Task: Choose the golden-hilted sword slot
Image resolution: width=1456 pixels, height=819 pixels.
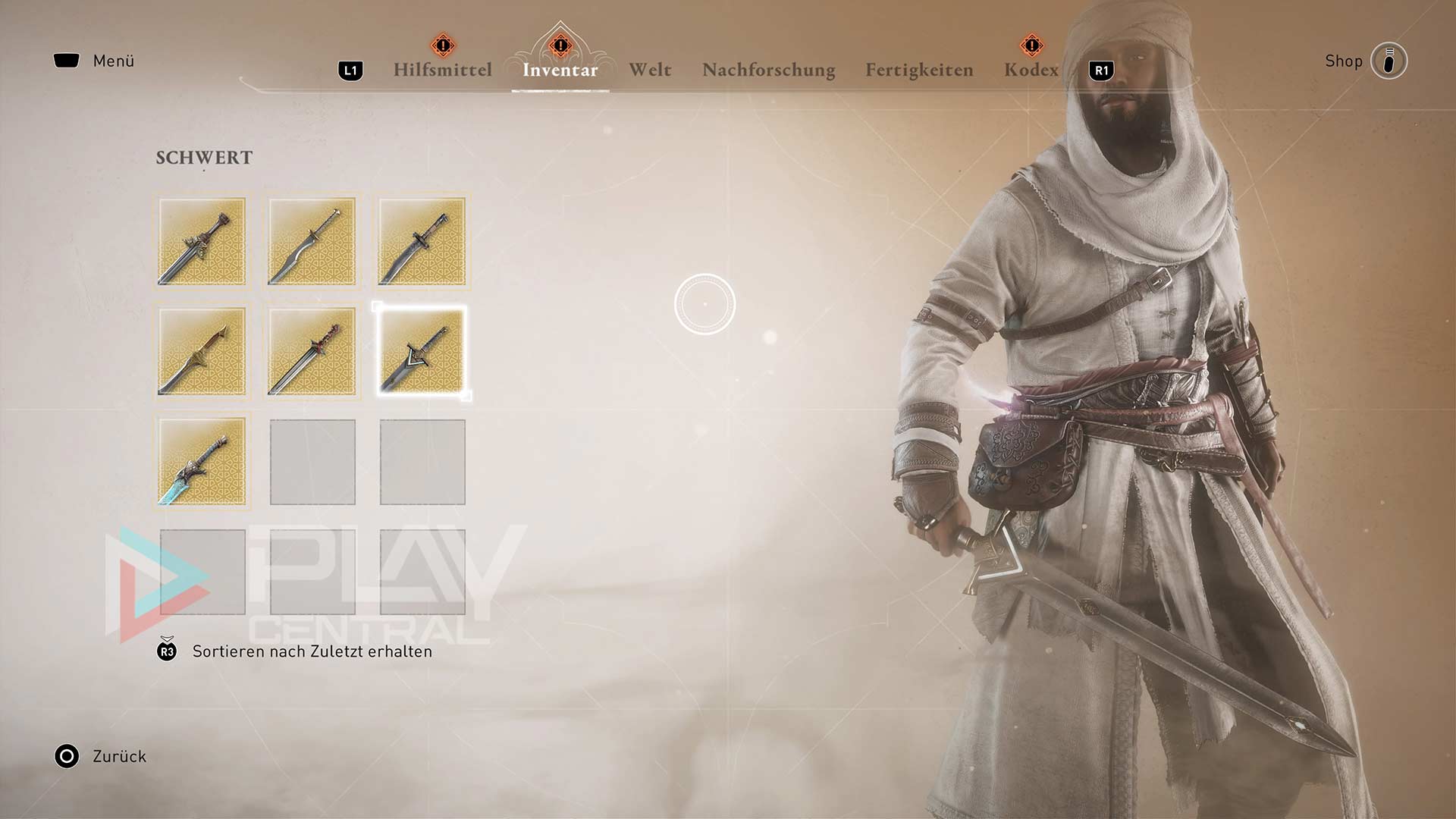Action: click(x=202, y=352)
